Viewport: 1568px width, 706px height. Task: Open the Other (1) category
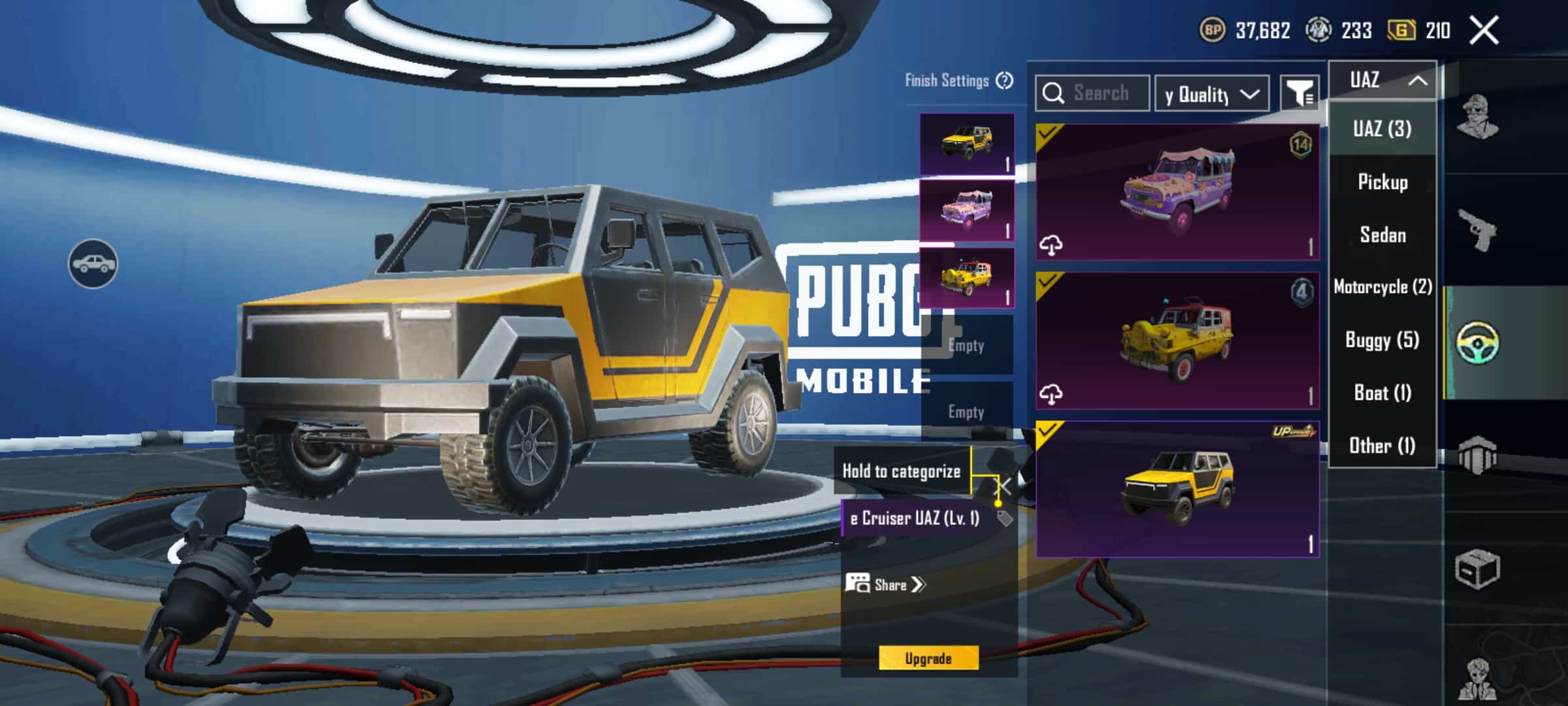(x=1382, y=446)
